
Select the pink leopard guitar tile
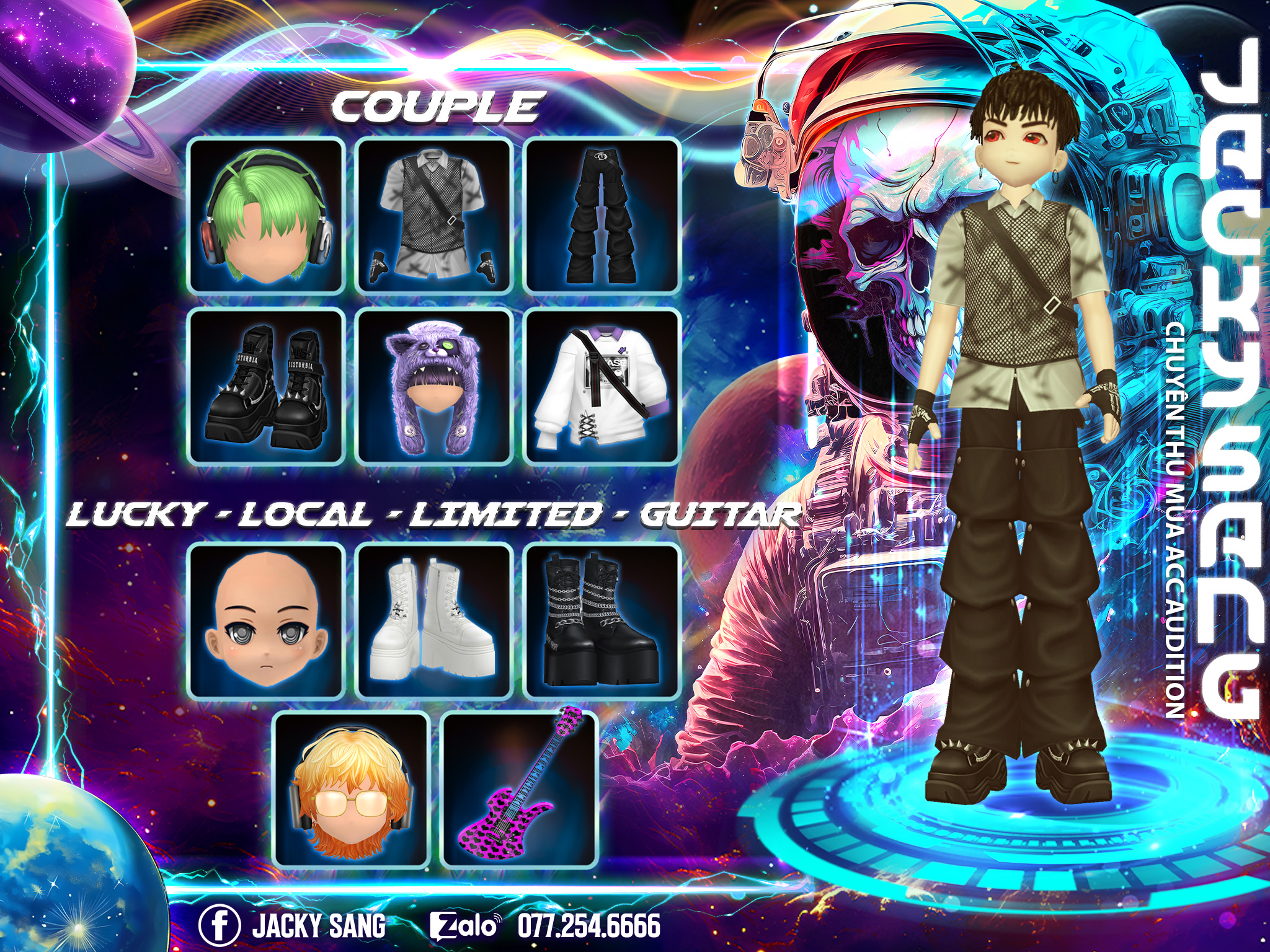519,790
